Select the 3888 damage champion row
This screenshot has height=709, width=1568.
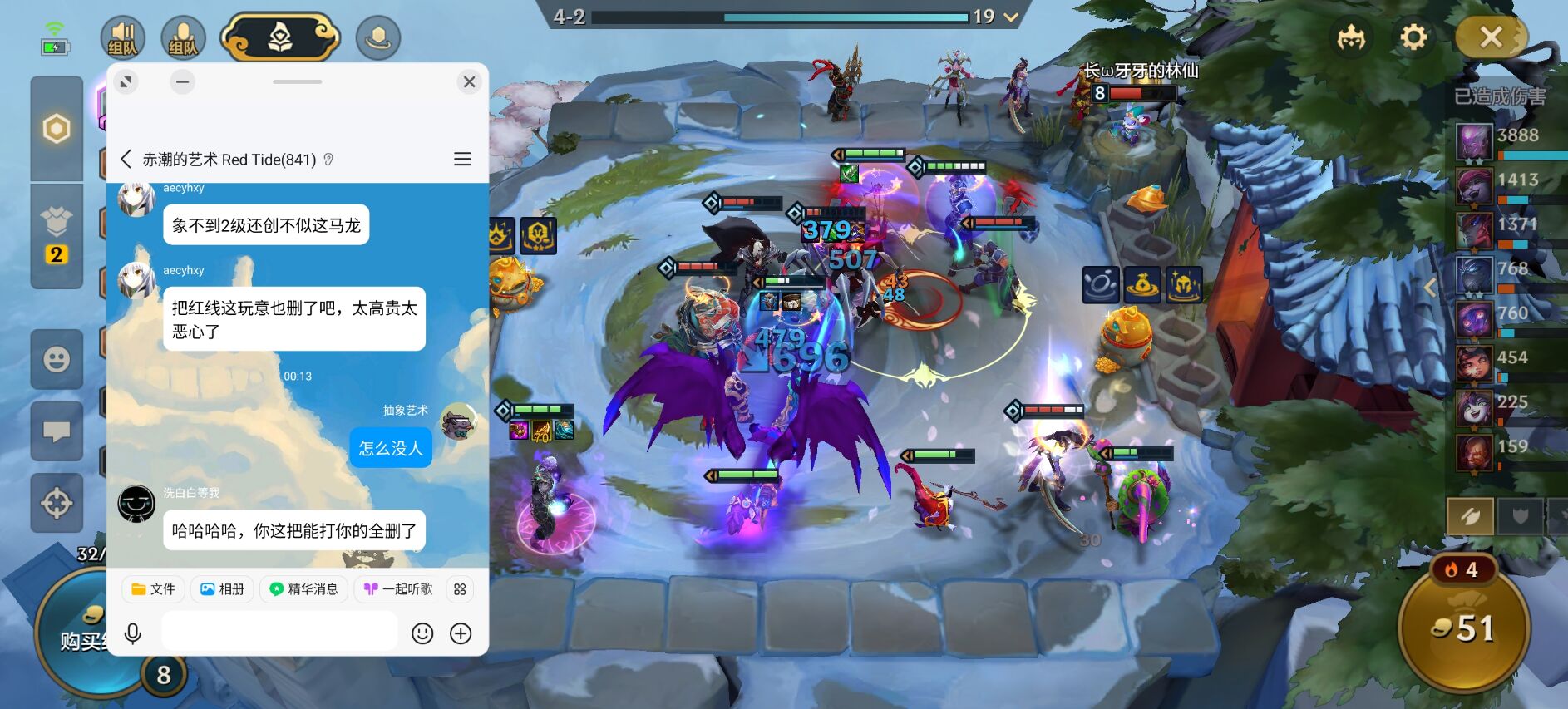(x=1509, y=141)
